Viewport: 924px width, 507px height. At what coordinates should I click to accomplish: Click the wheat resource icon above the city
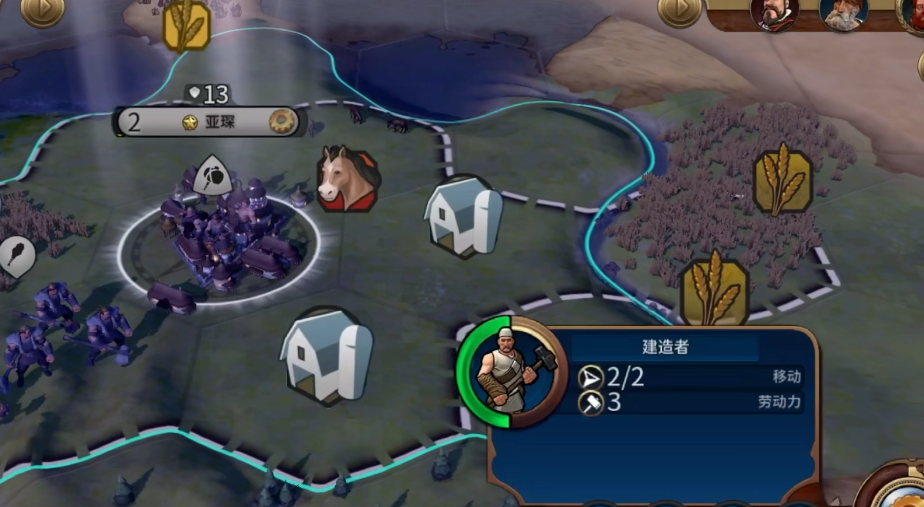[x=187, y=25]
